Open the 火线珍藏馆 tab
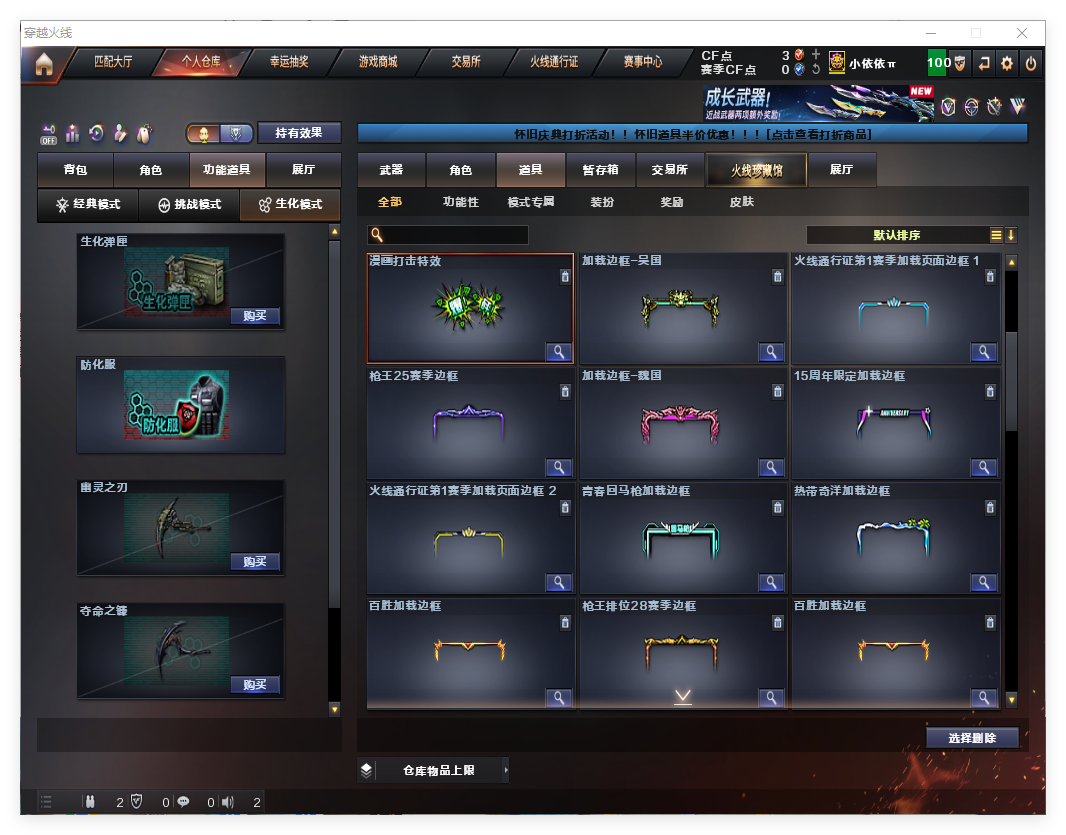Image resolution: width=1066 pixels, height=835 pixels. 756,170
